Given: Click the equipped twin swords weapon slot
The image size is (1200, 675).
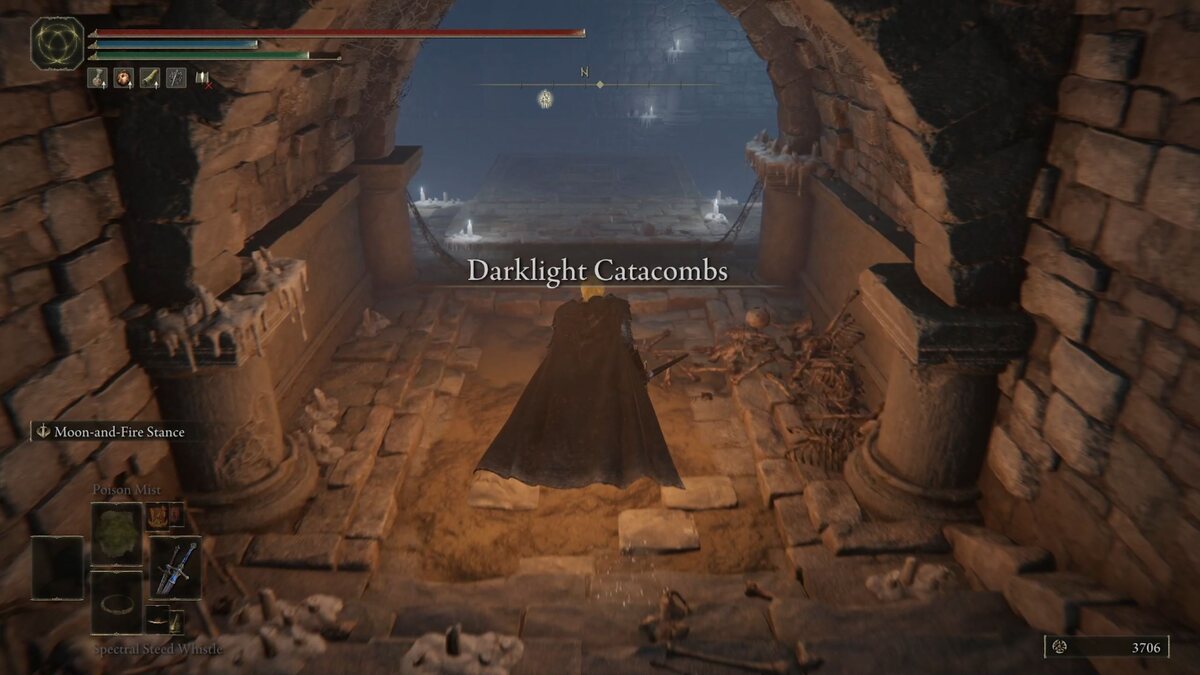Looking at the screenshot, I should coord(176,566).
